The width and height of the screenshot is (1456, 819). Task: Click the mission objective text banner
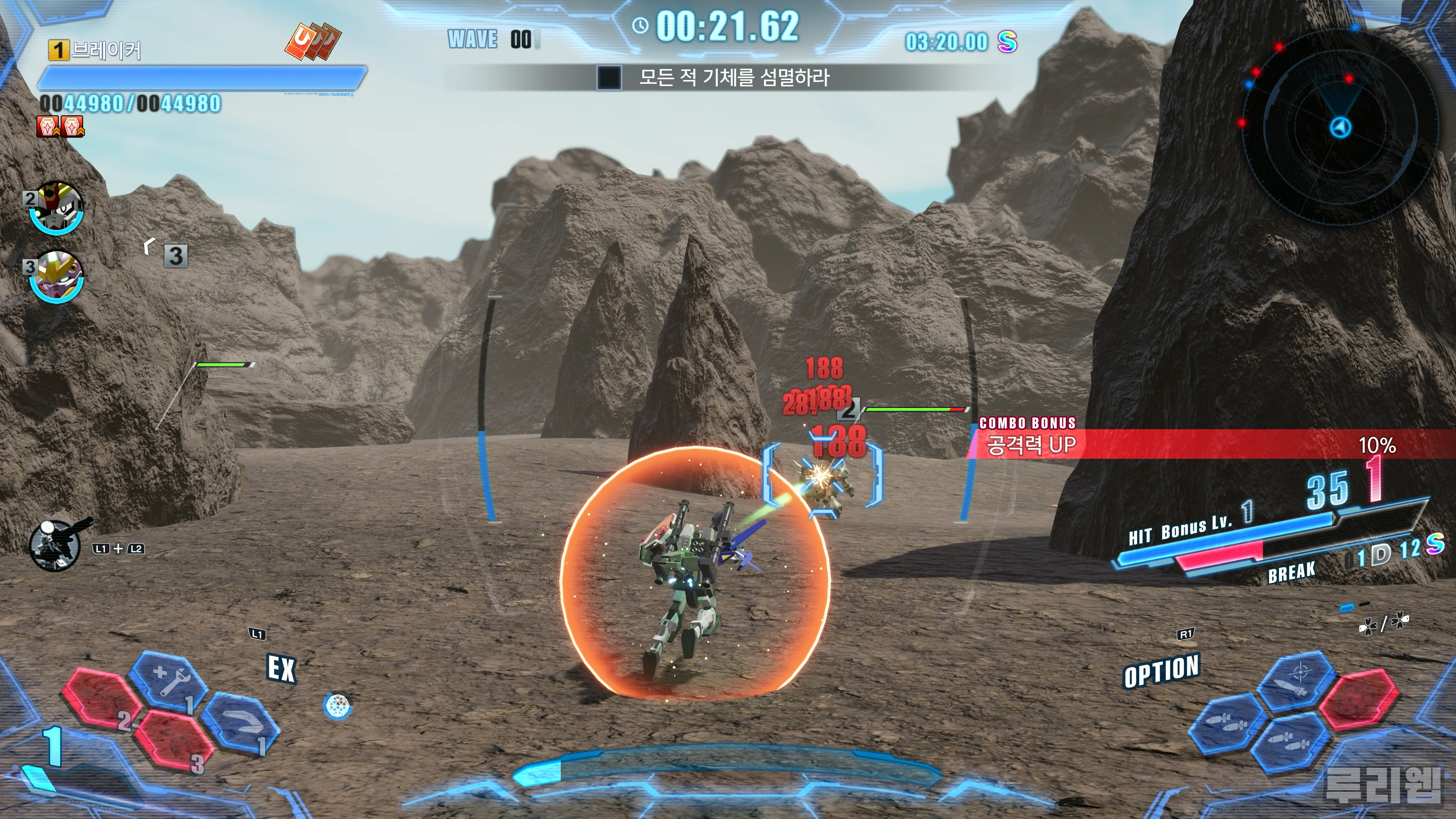click(734, 77)
